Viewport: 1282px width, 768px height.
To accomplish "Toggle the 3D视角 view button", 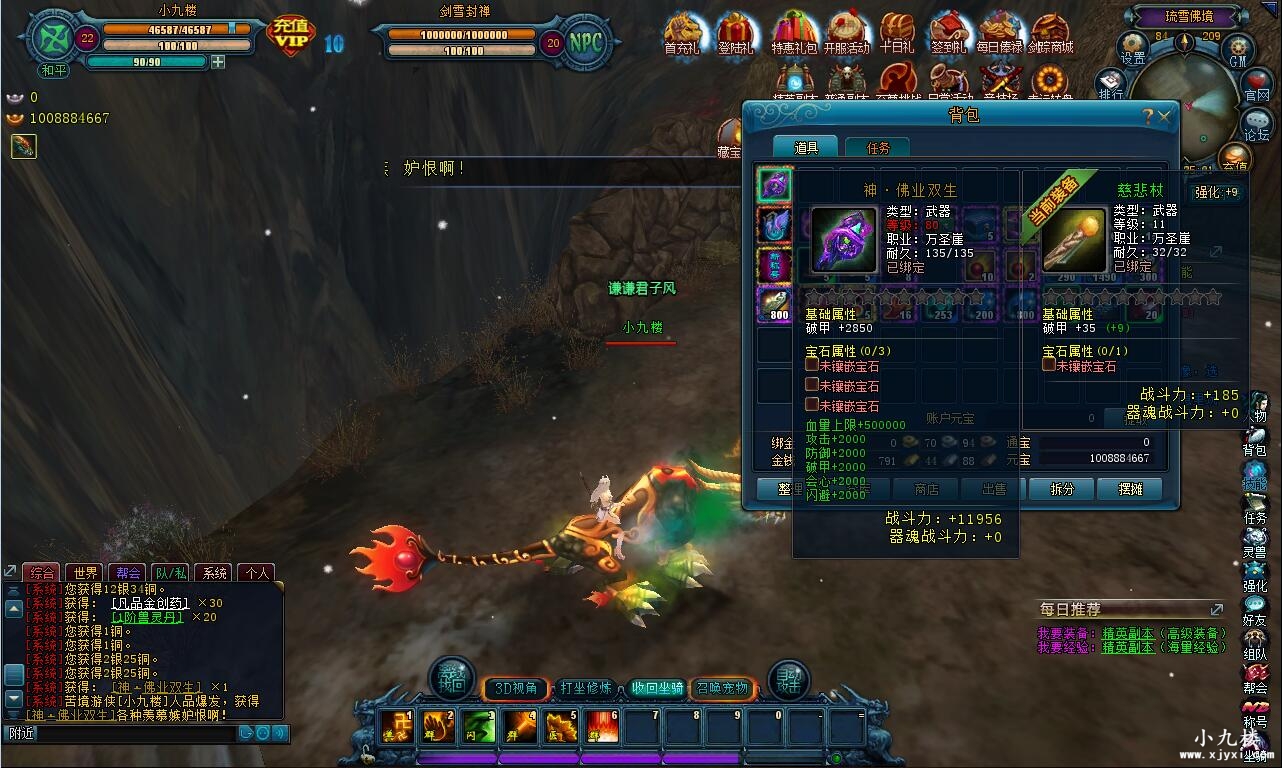I will pos(516,688).
